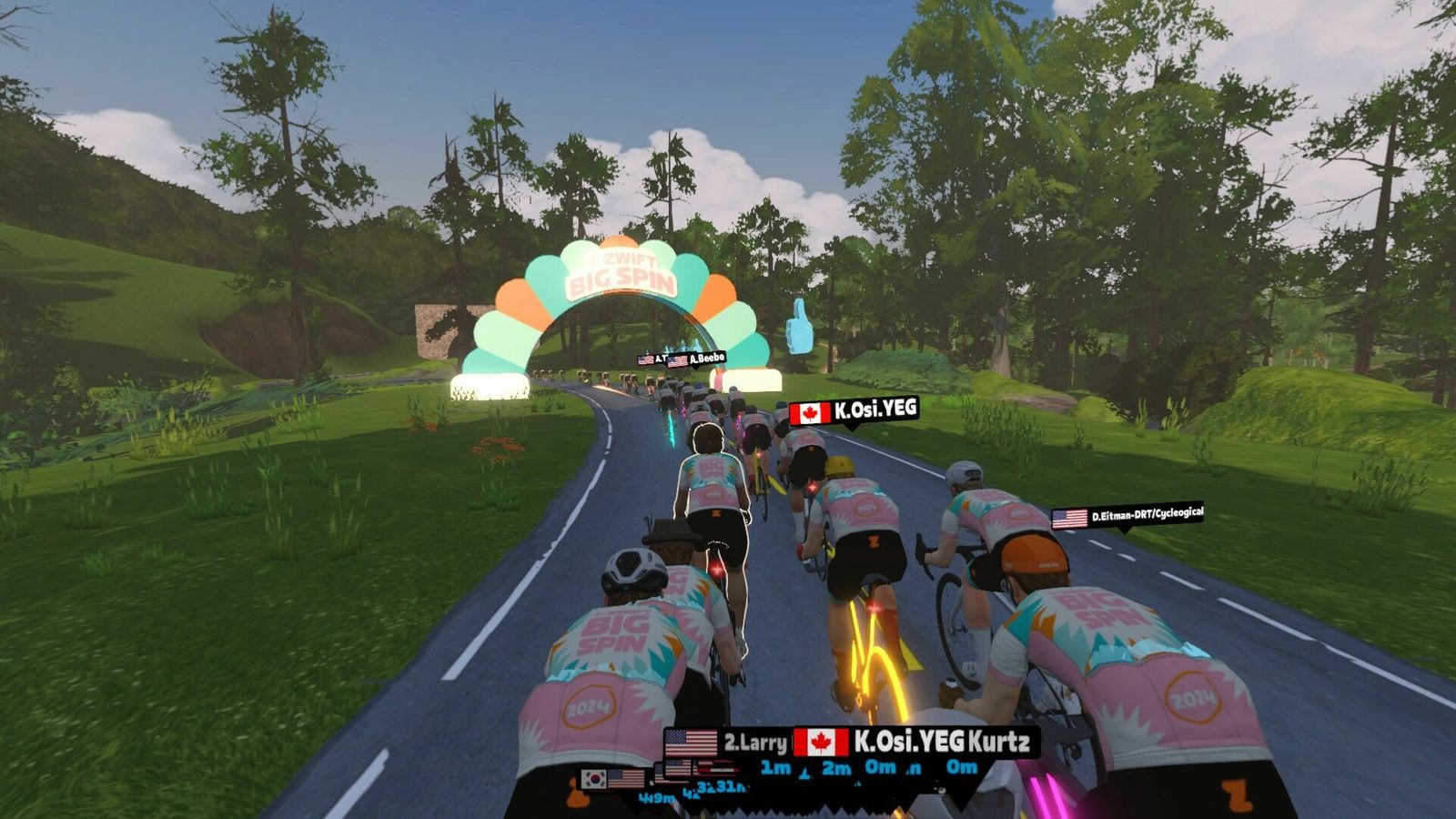Choose the A.Beebe rider name tag

(x=697, y=359)
